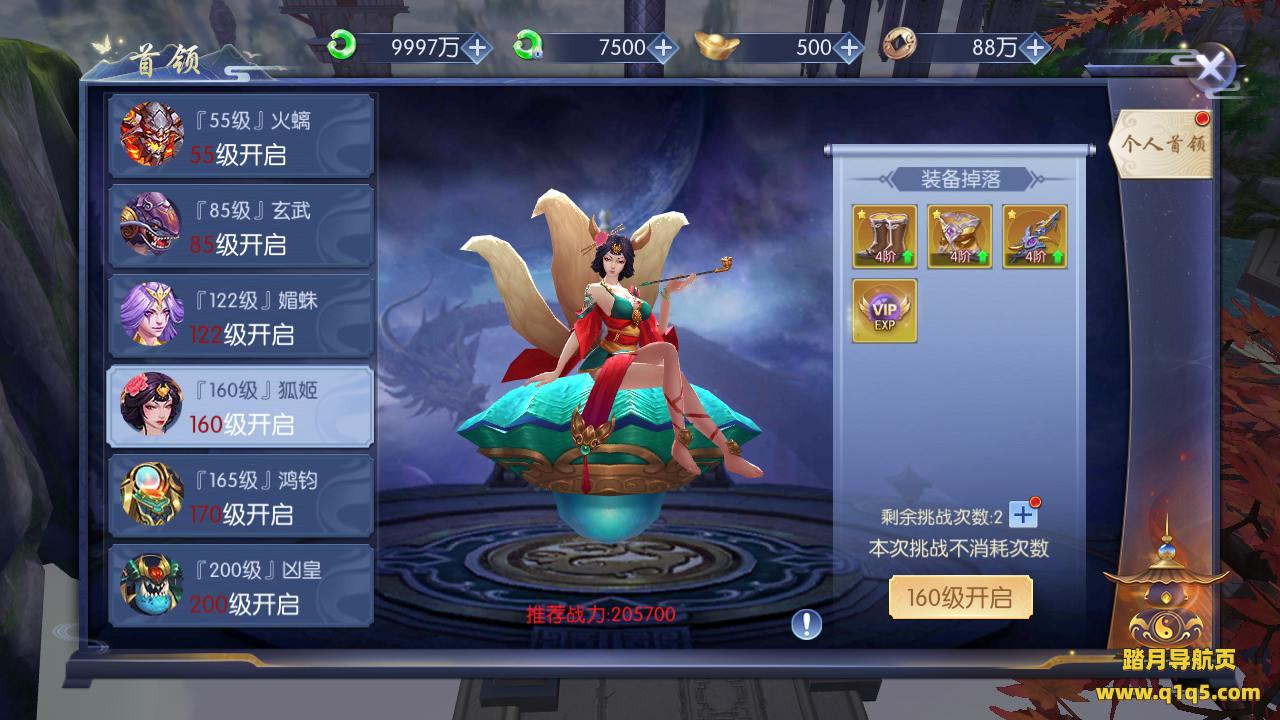Screen dimensions: 1280x720
Task: Switch to the 个人首领 tab
Action: point(1164,143)
